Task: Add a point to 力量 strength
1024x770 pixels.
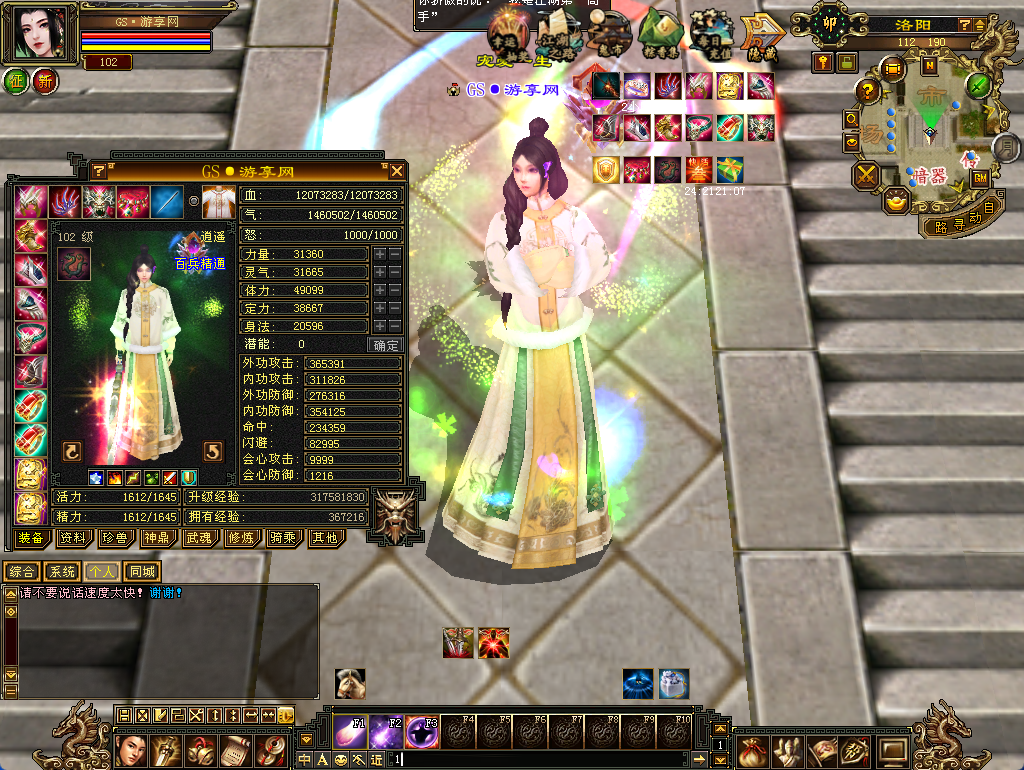Action: click(380, 255)
